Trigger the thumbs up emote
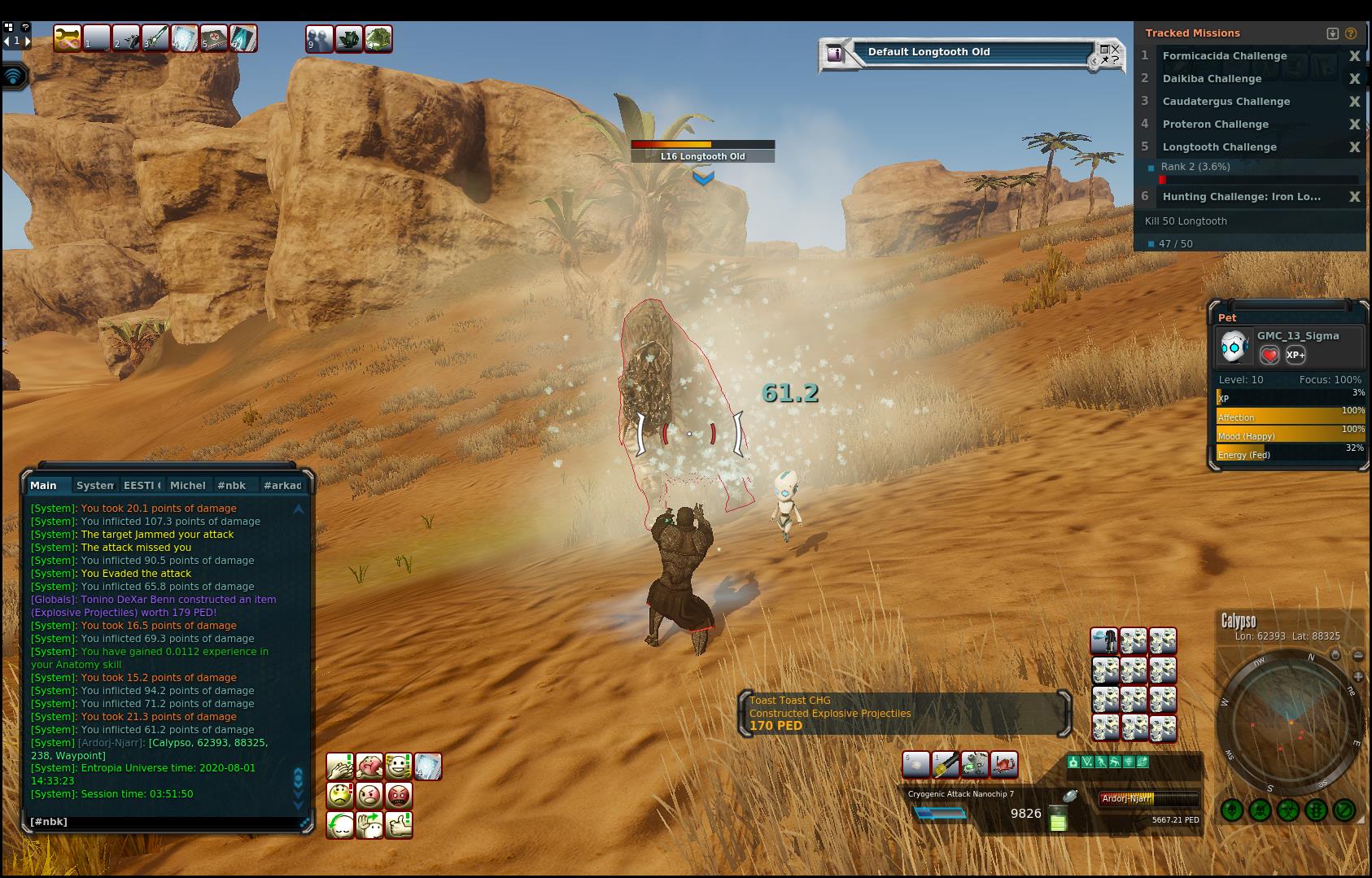Viewport: 1372px width, 878px height. click(399, 825)
